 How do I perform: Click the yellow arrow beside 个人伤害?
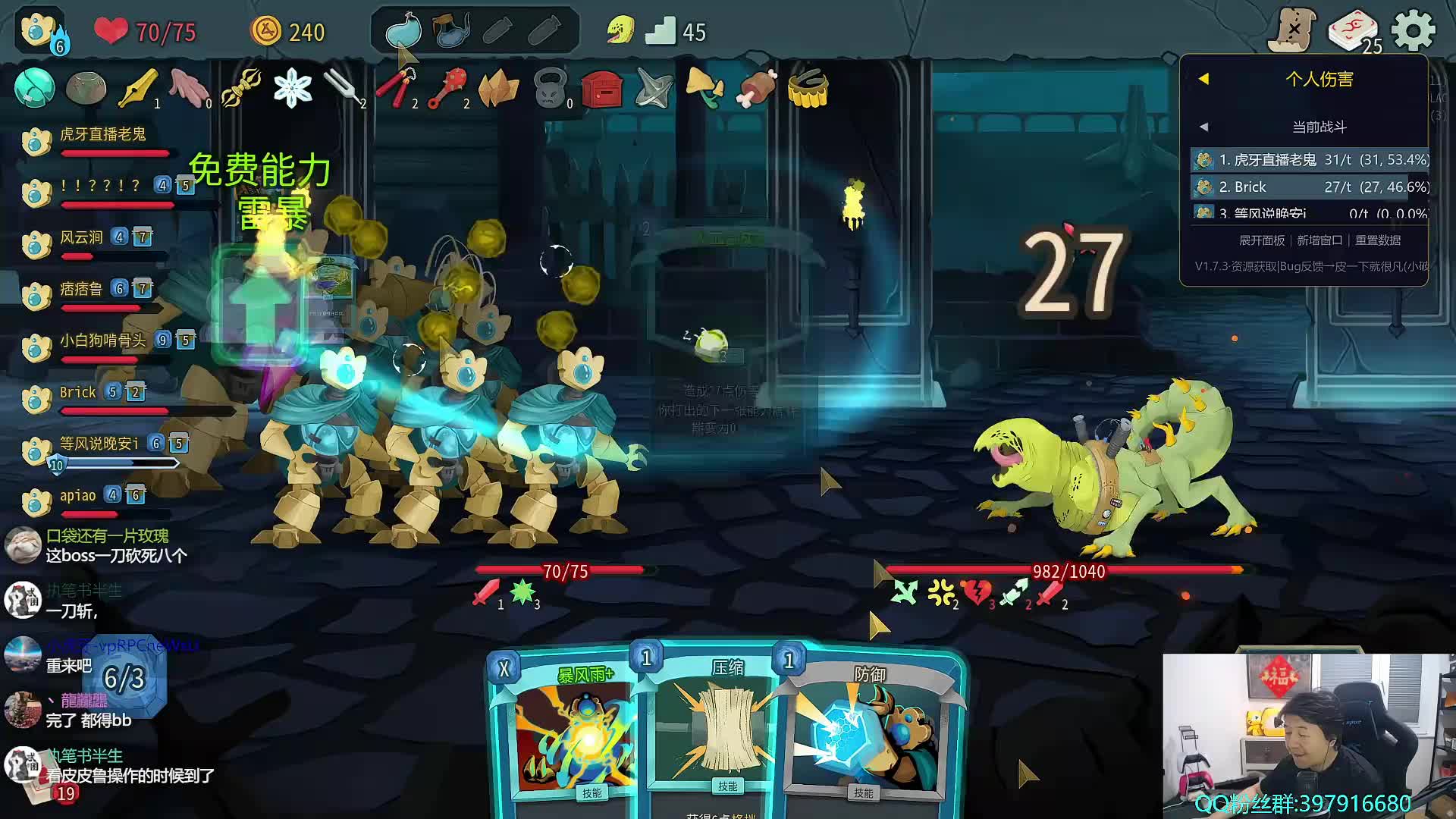tap(1203, 79)
